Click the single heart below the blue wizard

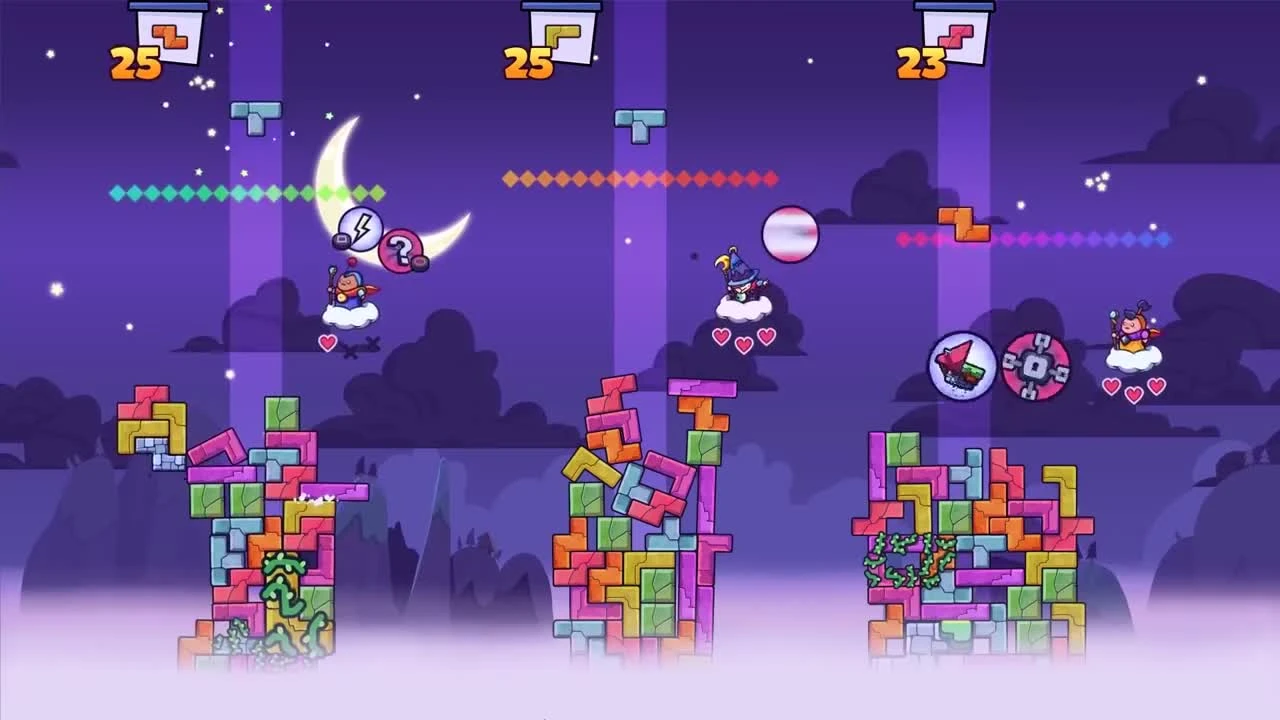tap(327, 342)
